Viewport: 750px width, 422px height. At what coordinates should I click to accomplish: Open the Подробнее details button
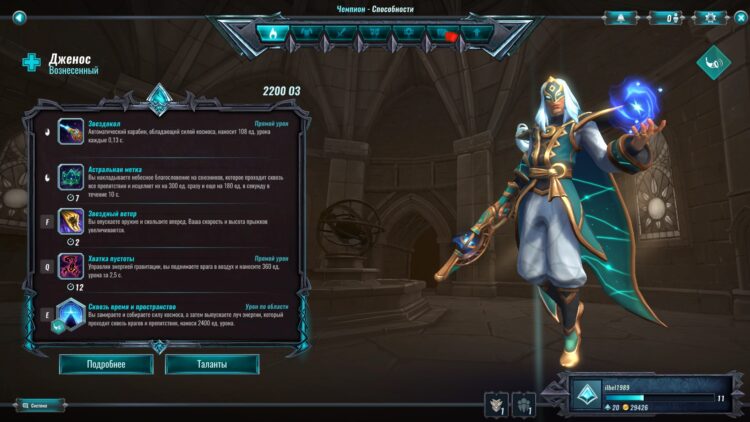pyautogui.click(x=106, y=364)
